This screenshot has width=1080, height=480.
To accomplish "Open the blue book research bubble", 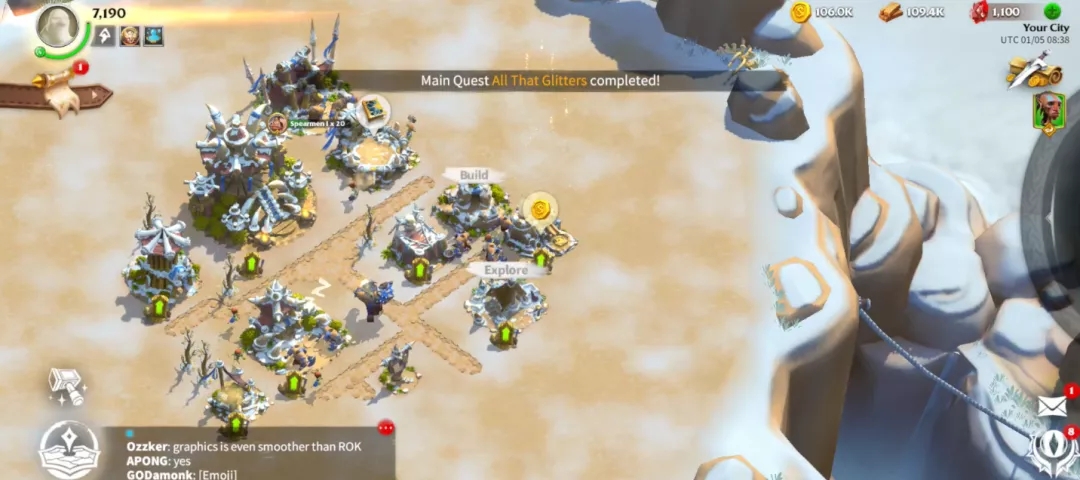I will click(x=374, y=108).
